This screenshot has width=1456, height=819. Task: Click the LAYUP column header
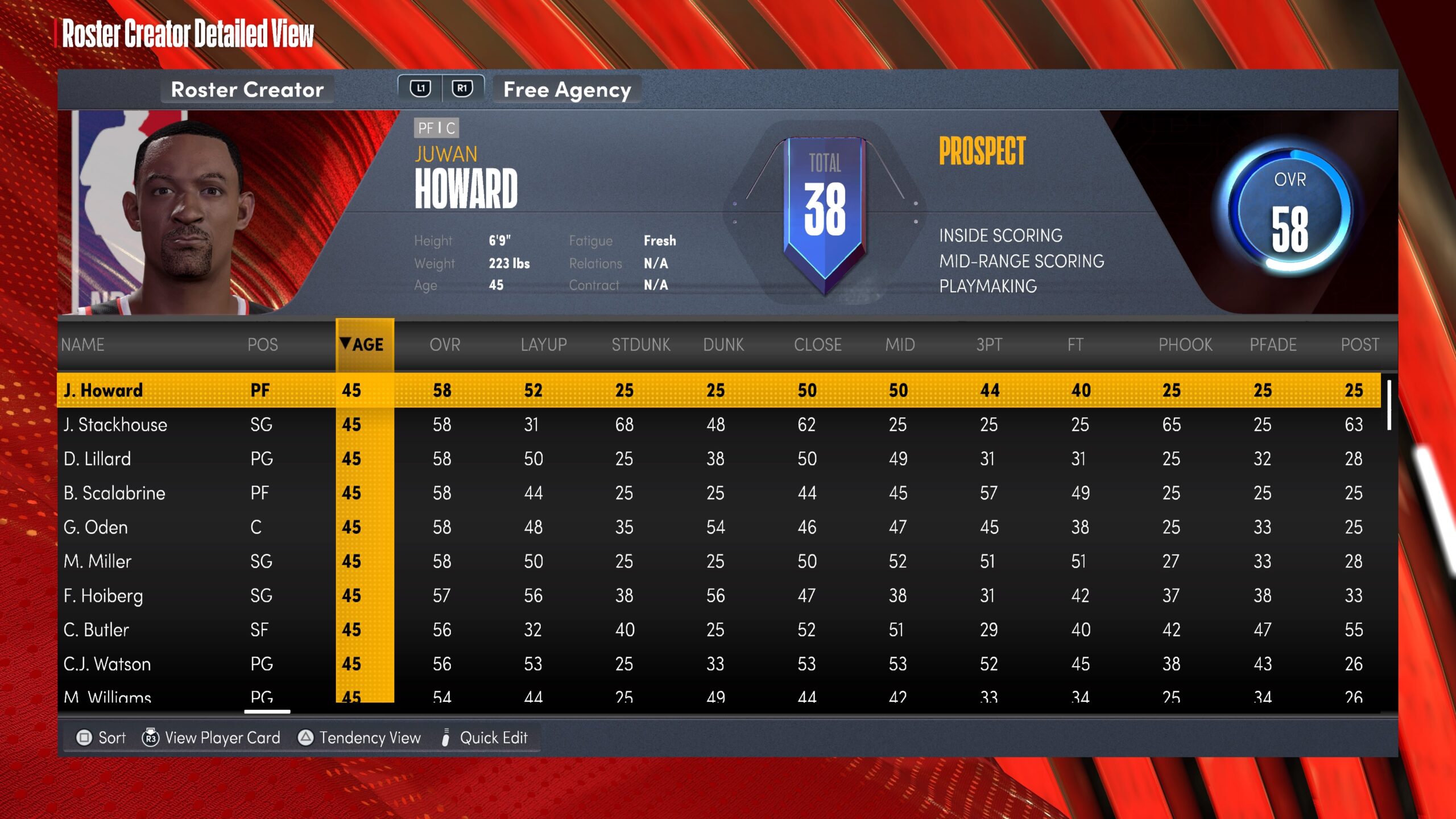point(543,345)
